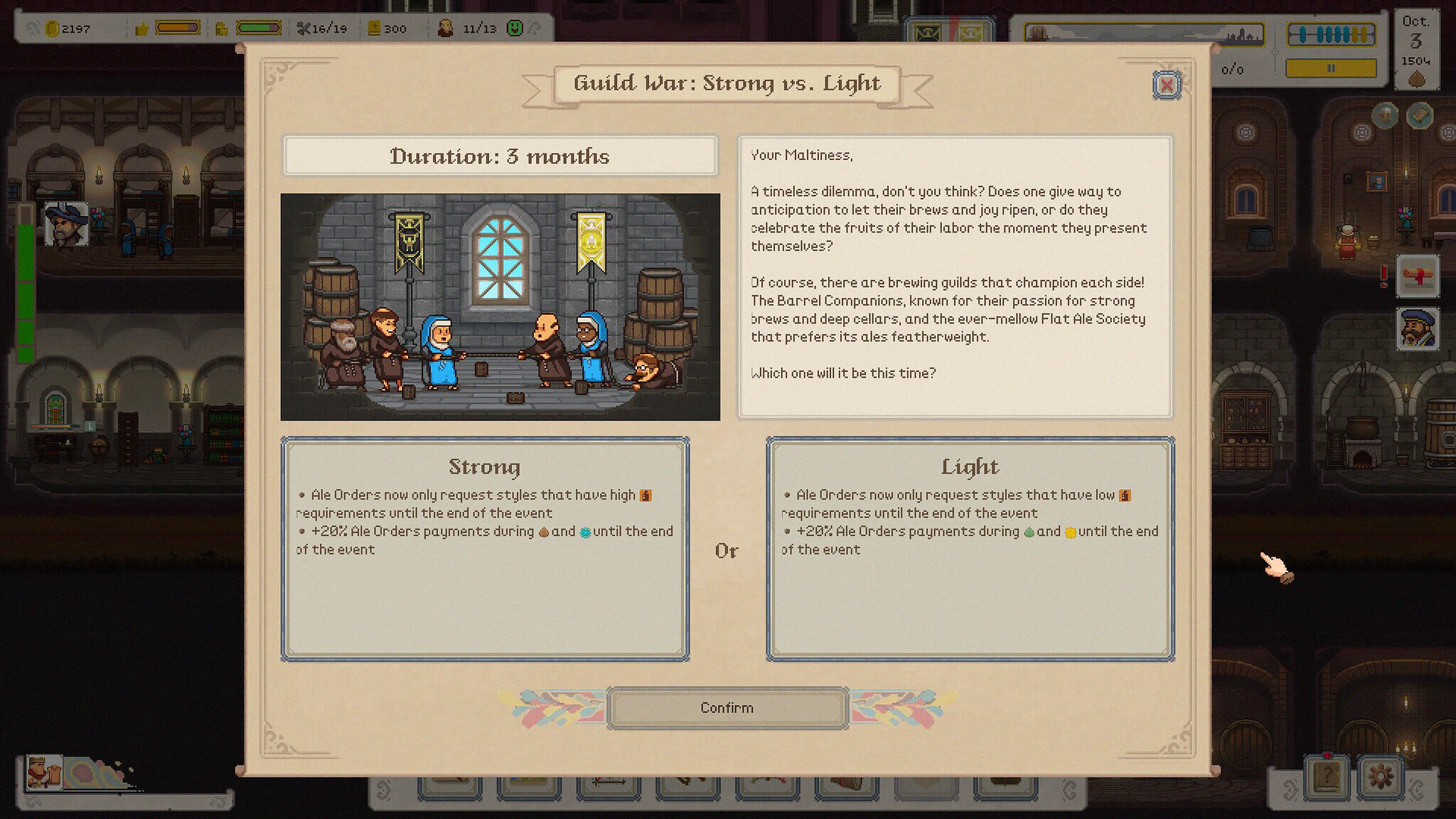The width and height of the screenshot is (1456, 819).
Task: Select the thumbs-up reputation icon
Action: pos(142,27)
